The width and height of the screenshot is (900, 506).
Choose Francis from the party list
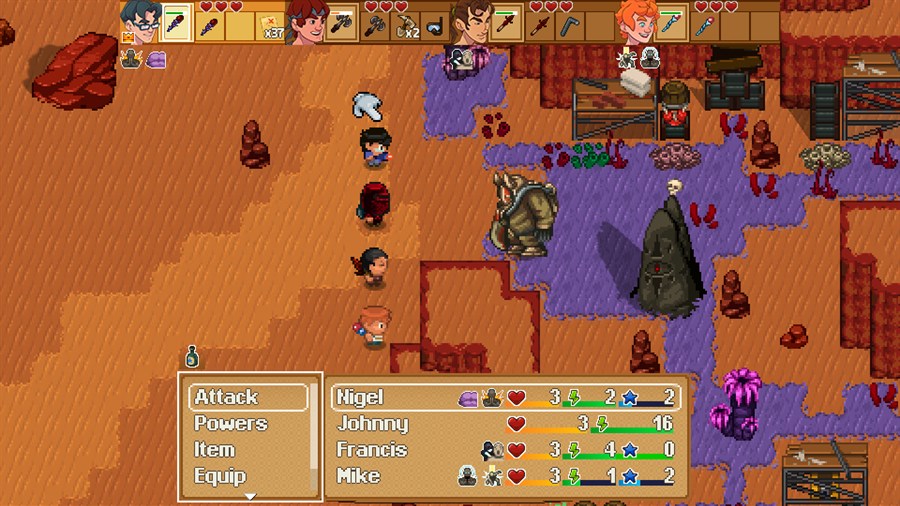pos(506,450)
